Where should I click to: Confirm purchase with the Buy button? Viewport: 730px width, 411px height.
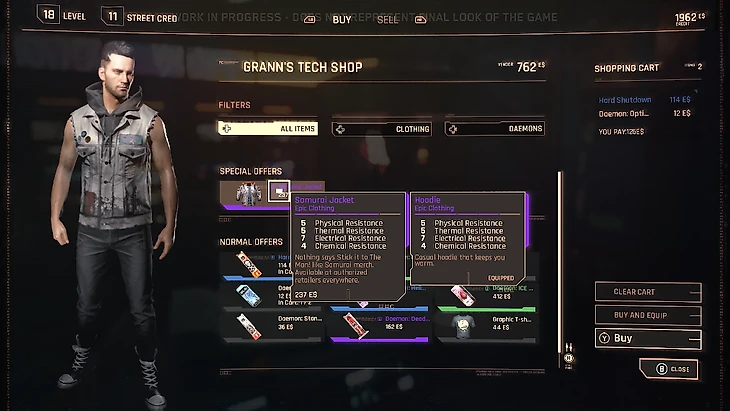pos(647,339)
